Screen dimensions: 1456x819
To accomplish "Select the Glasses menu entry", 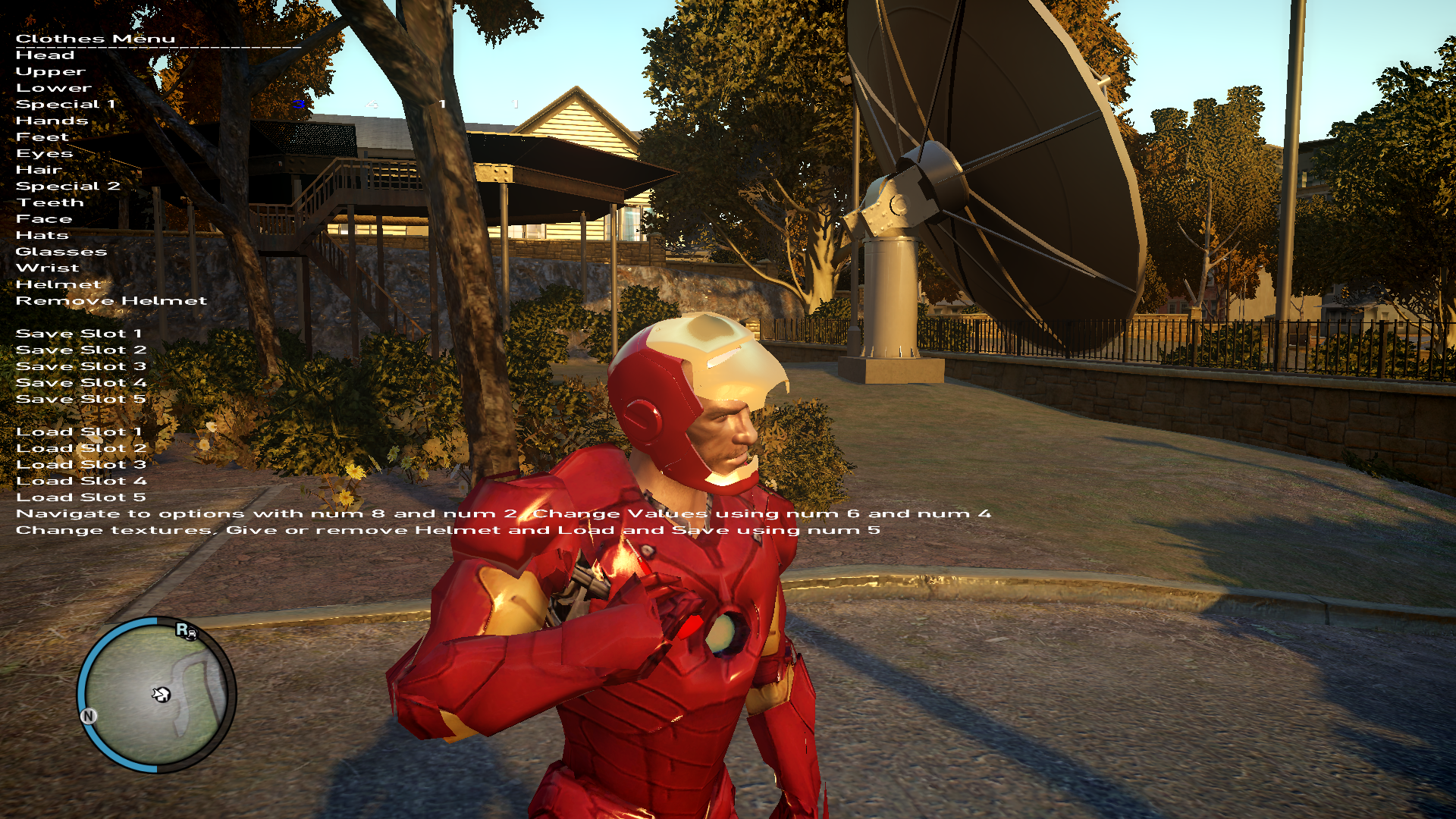I will 61,252.
